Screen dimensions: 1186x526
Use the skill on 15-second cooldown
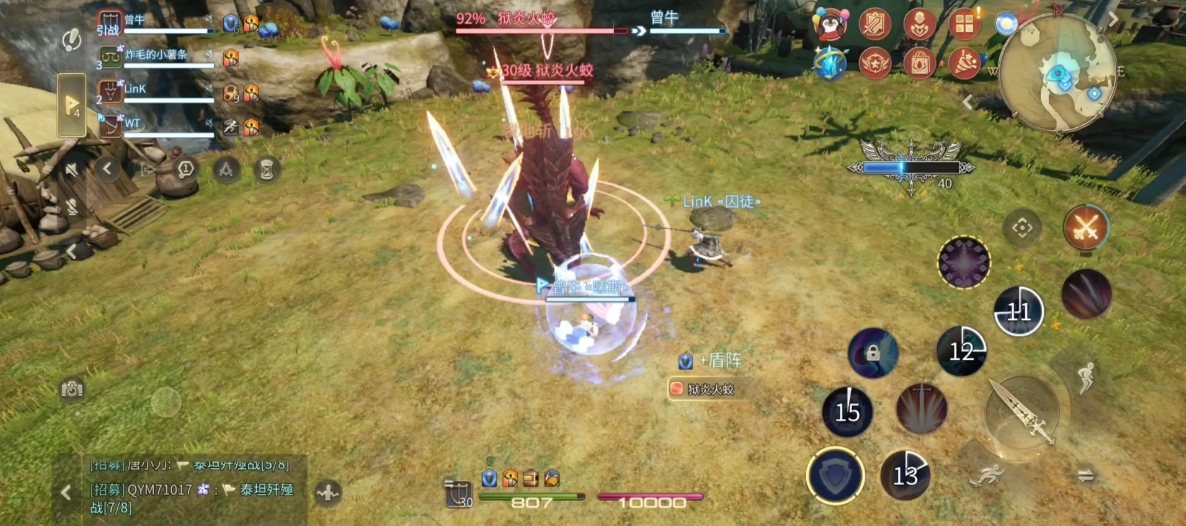[847, 412]
